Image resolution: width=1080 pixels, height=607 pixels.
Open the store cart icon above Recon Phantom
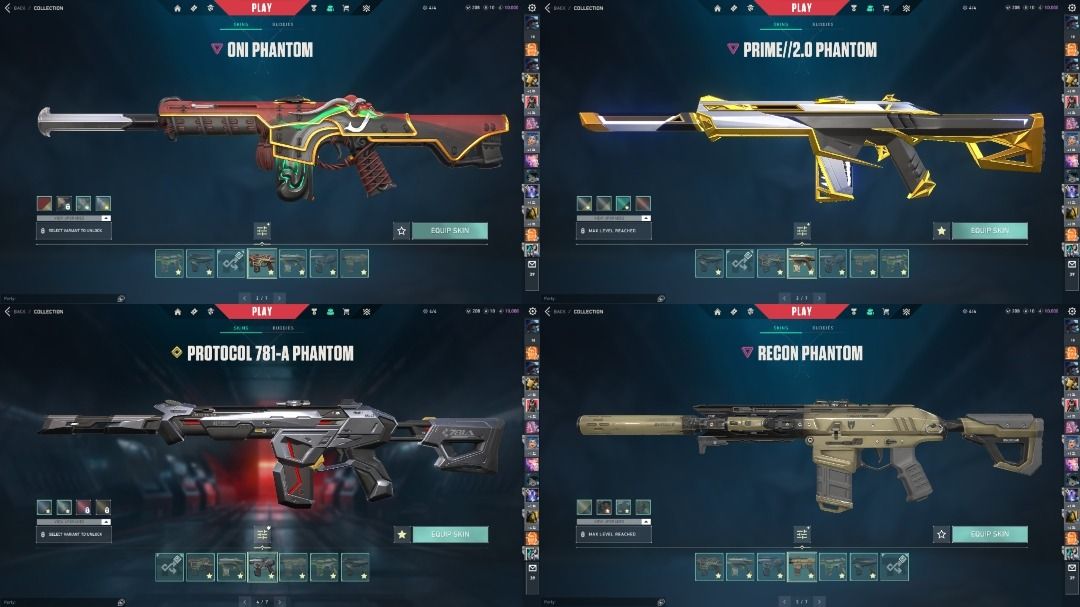click(x=886, y=312)
